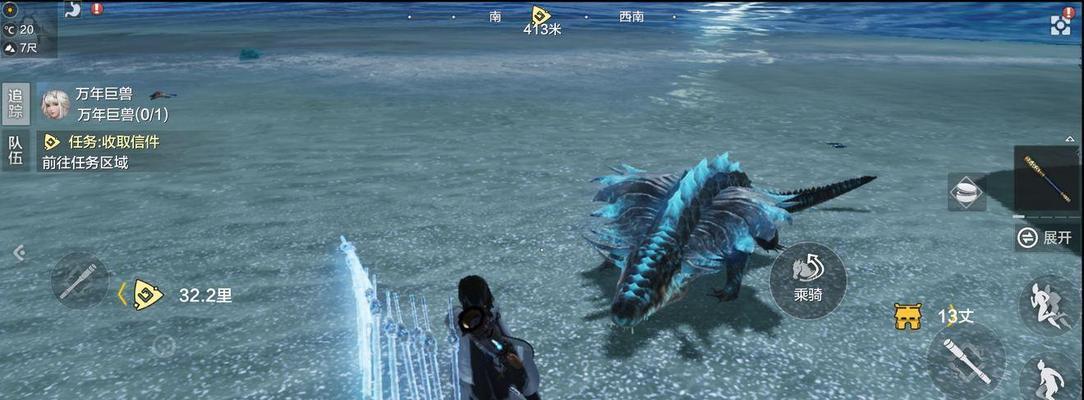This screenshot has width=1084, height=400.
Task: Tap the yellow gate marker showing 13丈
Action: (x=908, y=317)
